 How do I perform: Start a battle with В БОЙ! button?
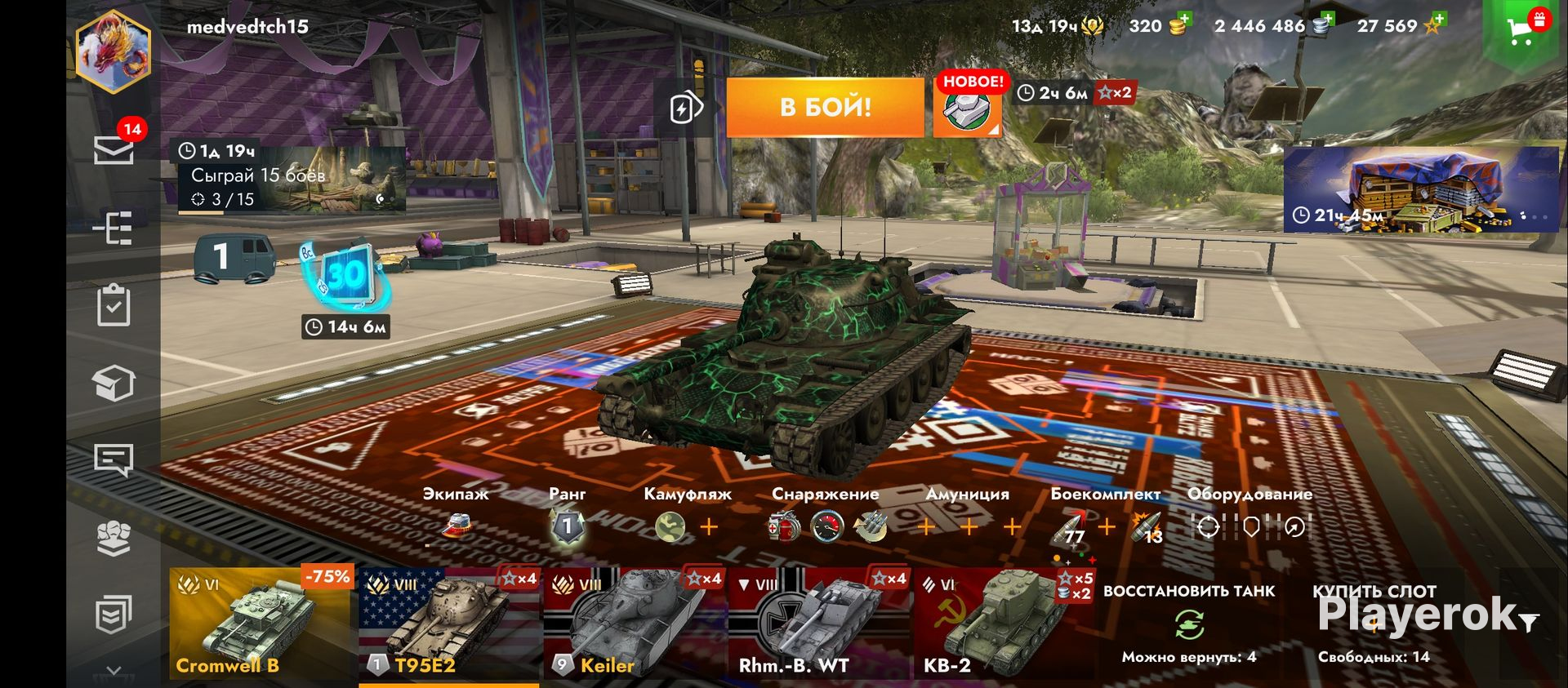point(825,107)
